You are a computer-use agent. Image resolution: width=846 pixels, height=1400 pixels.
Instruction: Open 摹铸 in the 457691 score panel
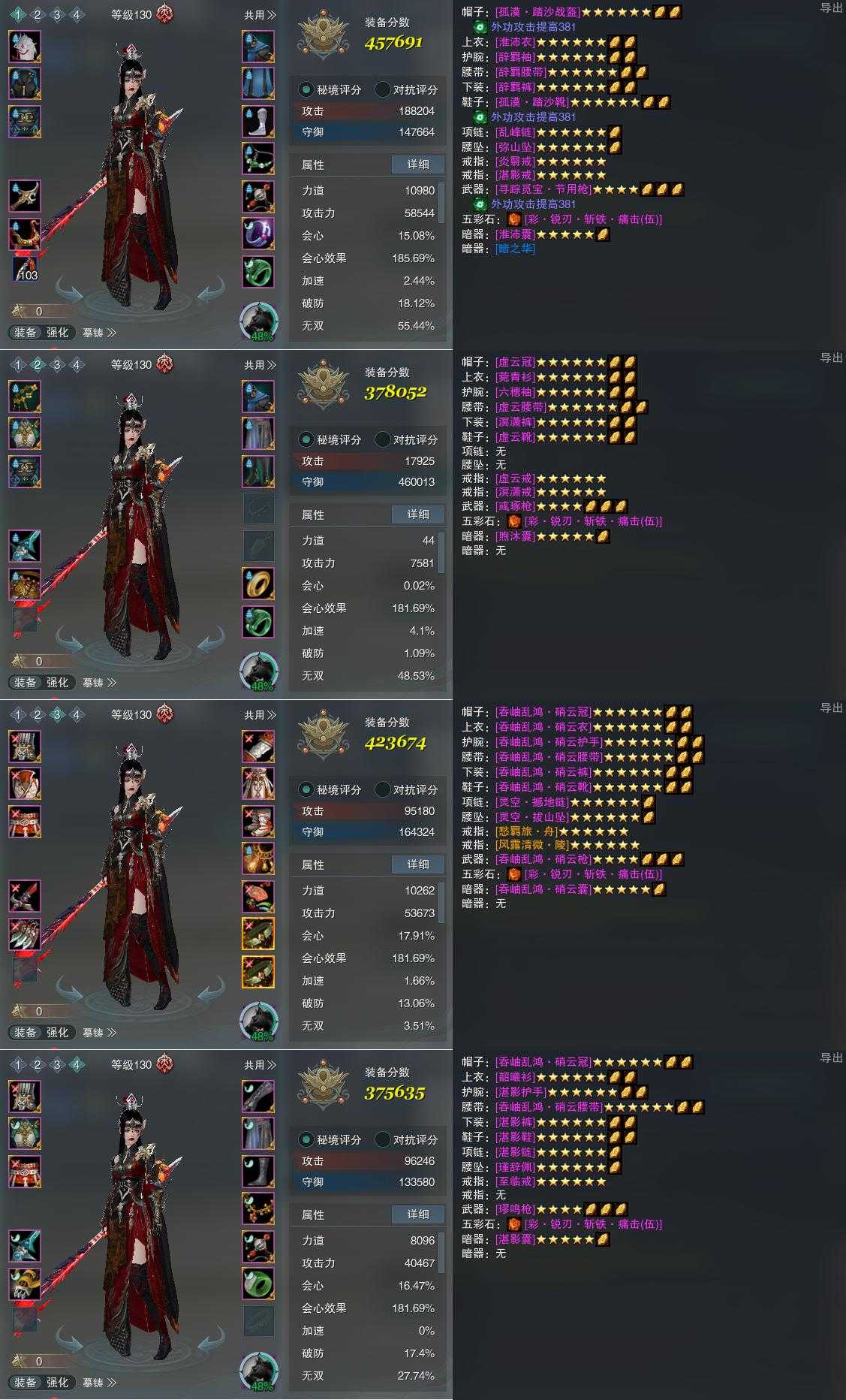tap(99, 333)
